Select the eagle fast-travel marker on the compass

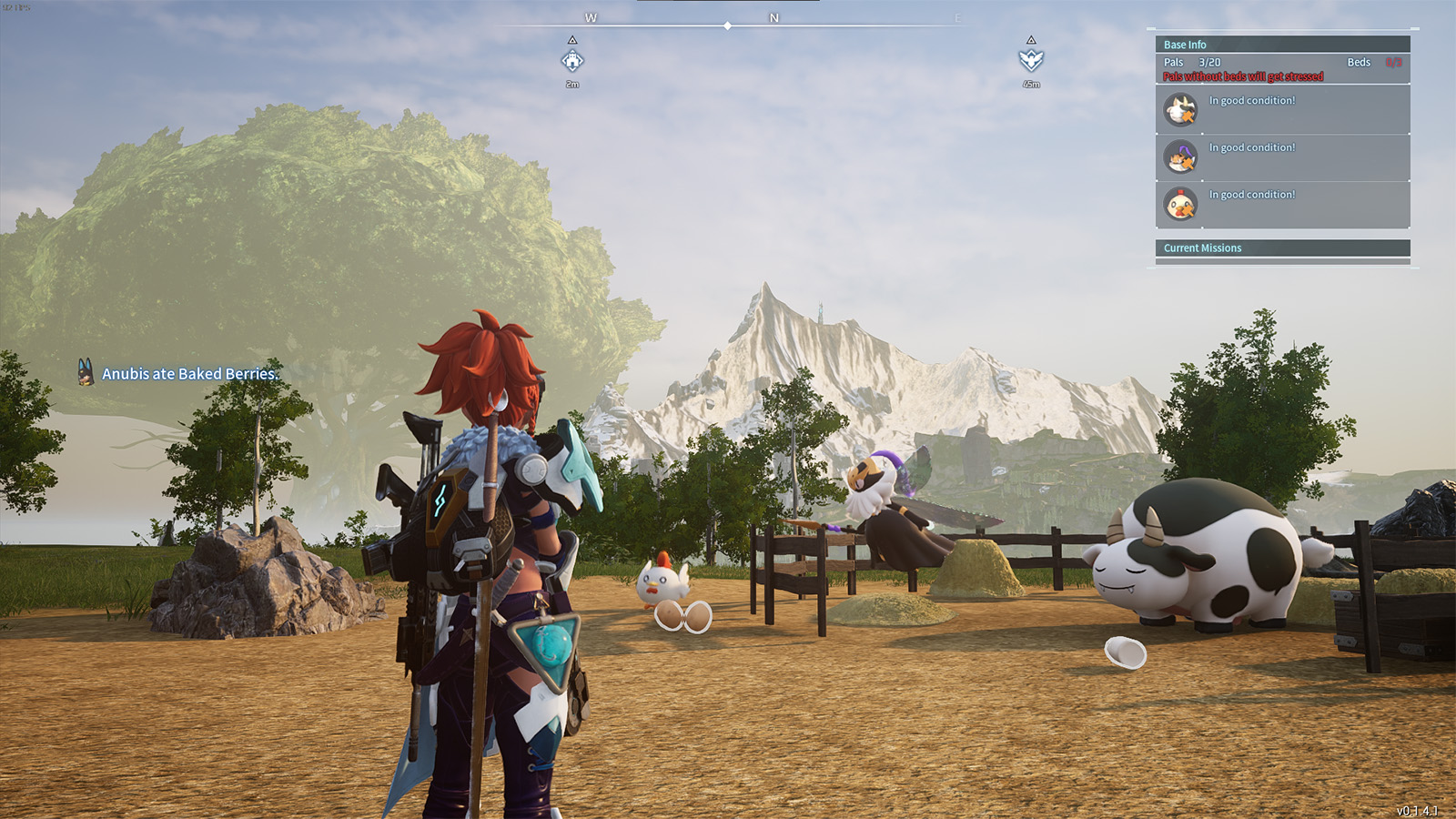(1031, 61)
